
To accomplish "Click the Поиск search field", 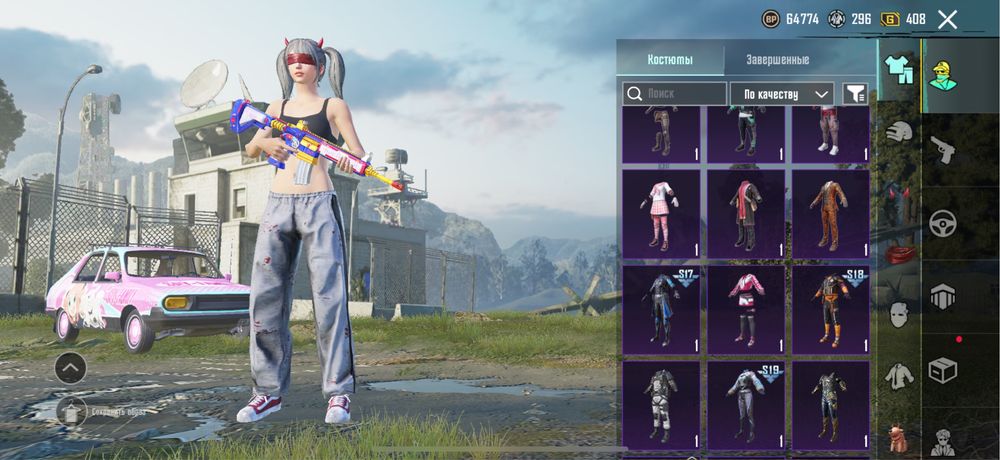I will [x=675, y=94].
